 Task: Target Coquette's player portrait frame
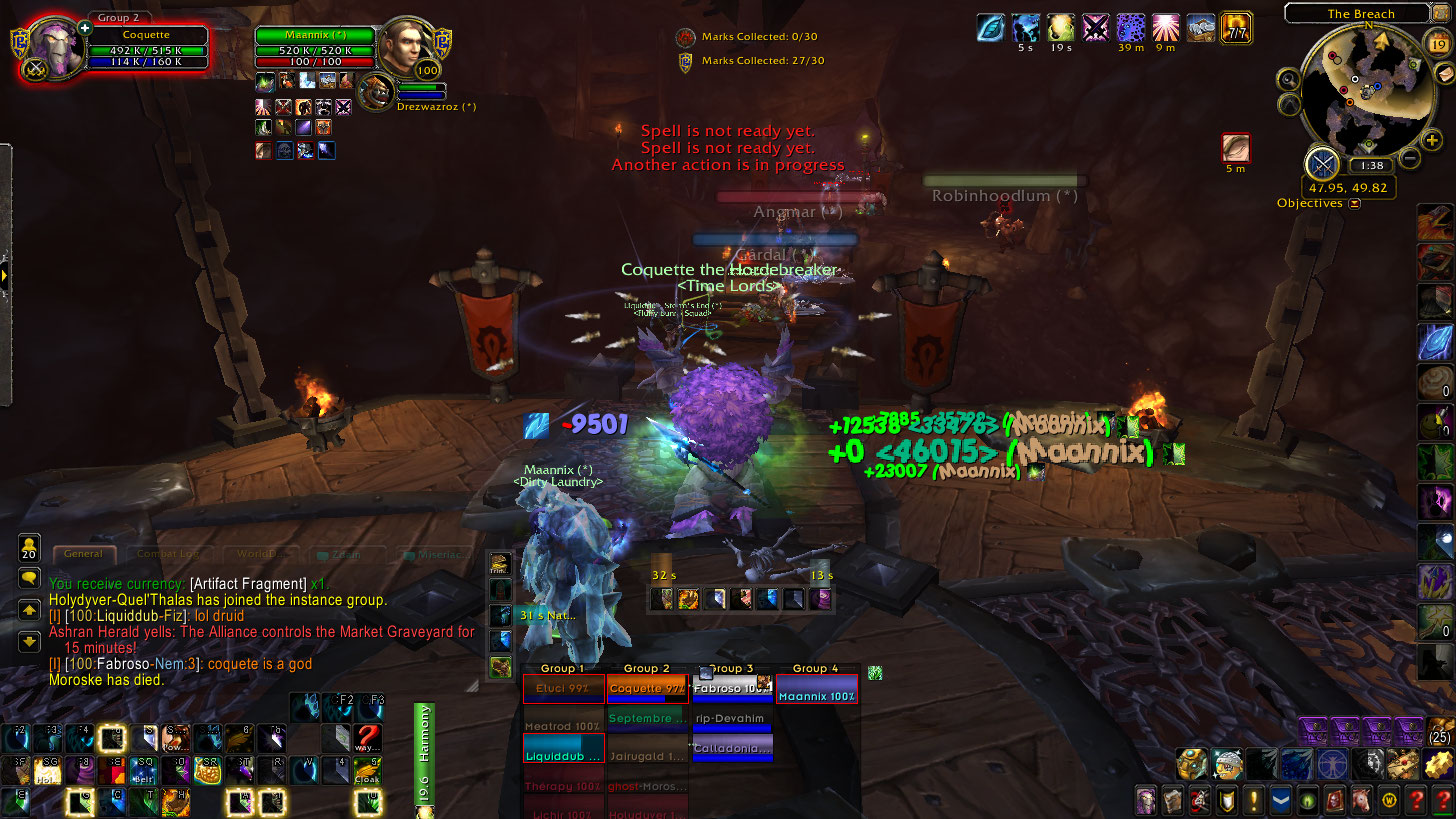[x=57, y=47]
